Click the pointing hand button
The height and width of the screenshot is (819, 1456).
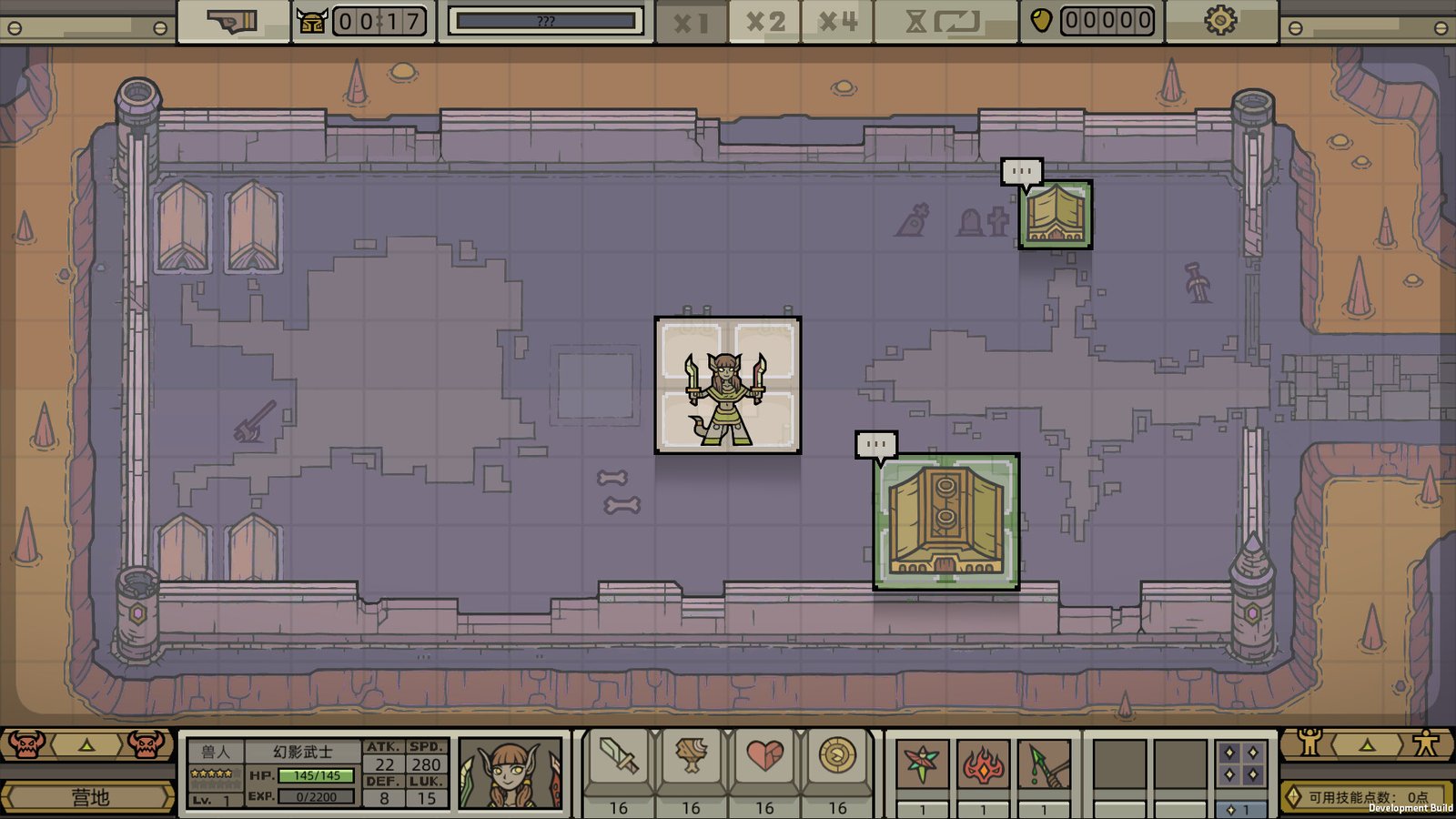[233, 22]
